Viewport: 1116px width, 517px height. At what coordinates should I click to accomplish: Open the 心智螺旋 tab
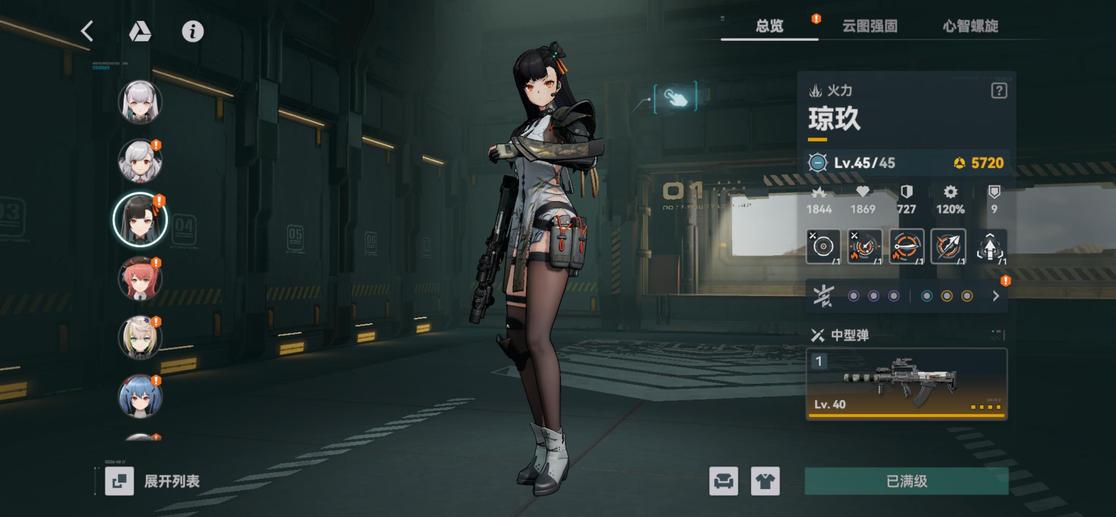[x=970, y=26]
